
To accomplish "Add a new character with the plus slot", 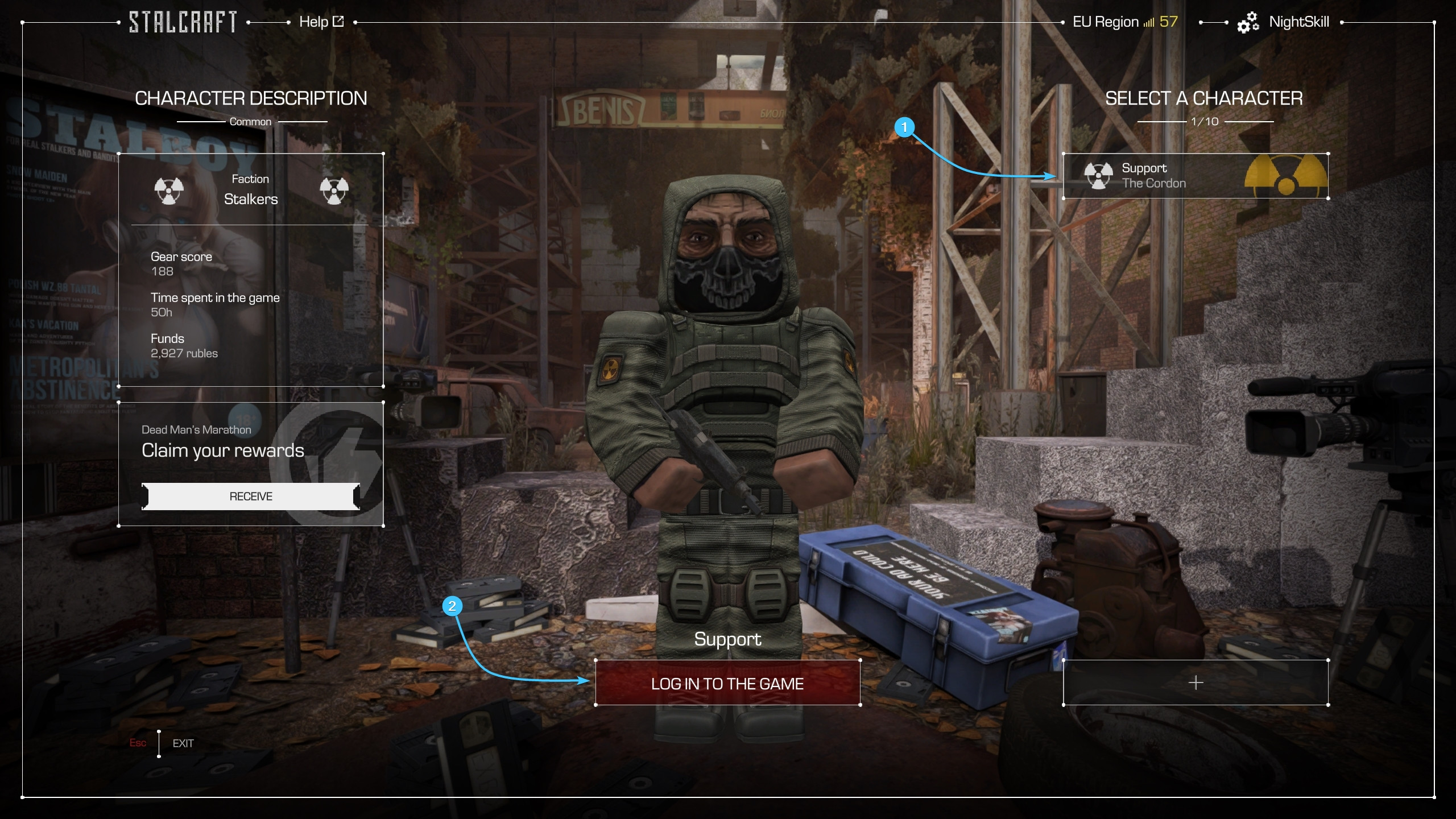I will pyautogui.click(x=1195, y=682).
